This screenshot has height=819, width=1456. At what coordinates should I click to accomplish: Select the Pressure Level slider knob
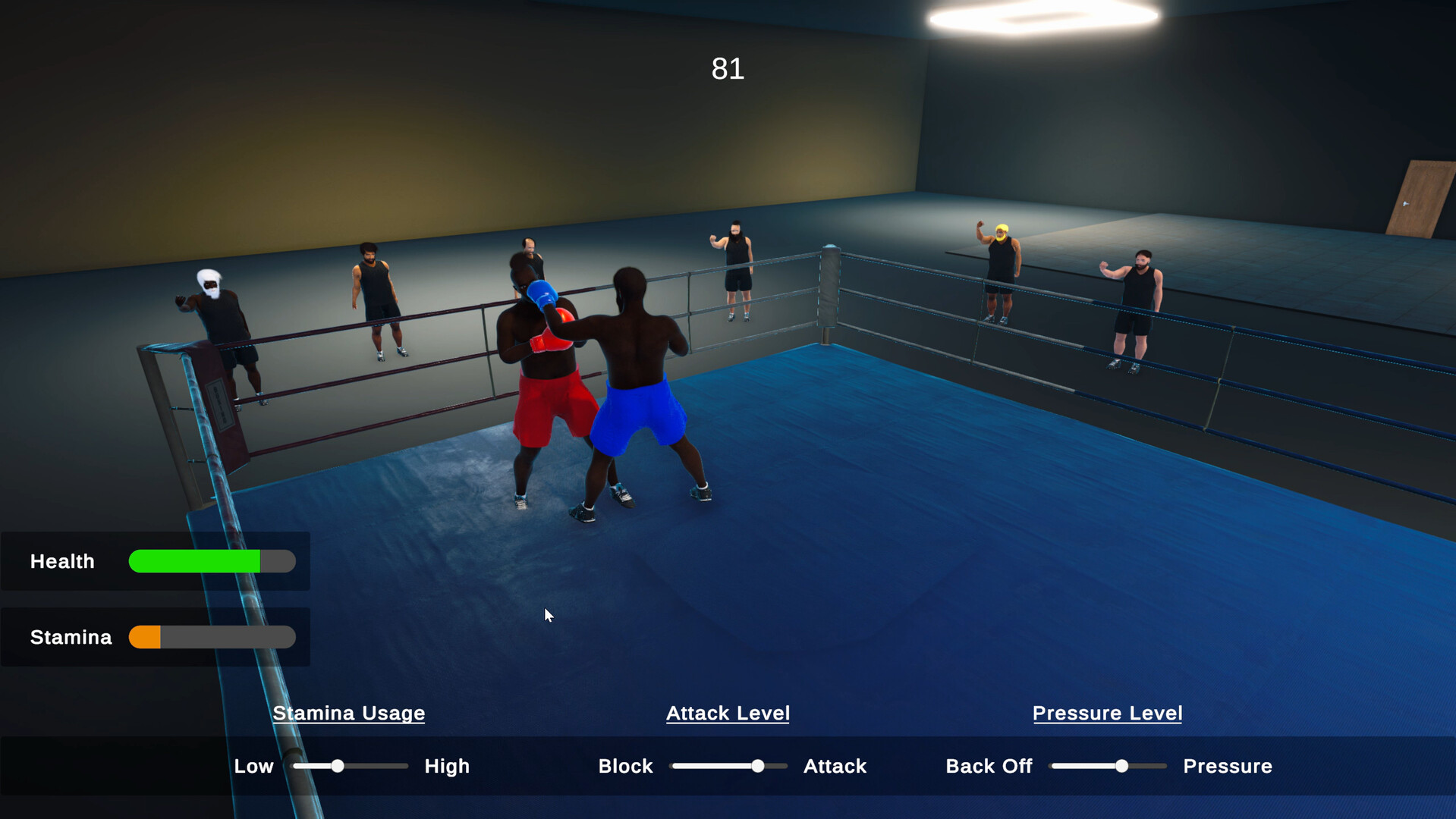click(1121, 766)
